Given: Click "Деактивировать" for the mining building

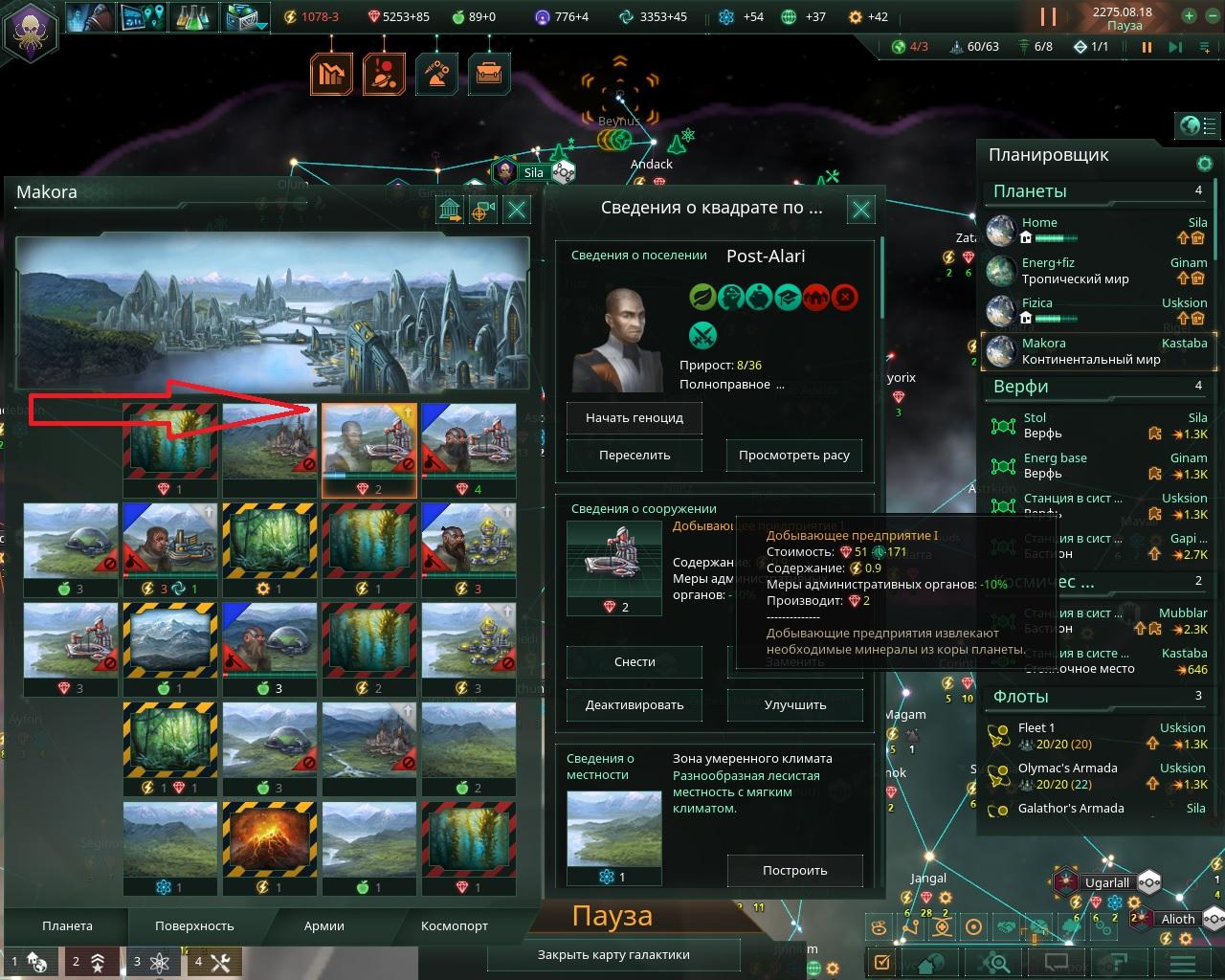Looking at the screenshot, I should pos(635,705).
